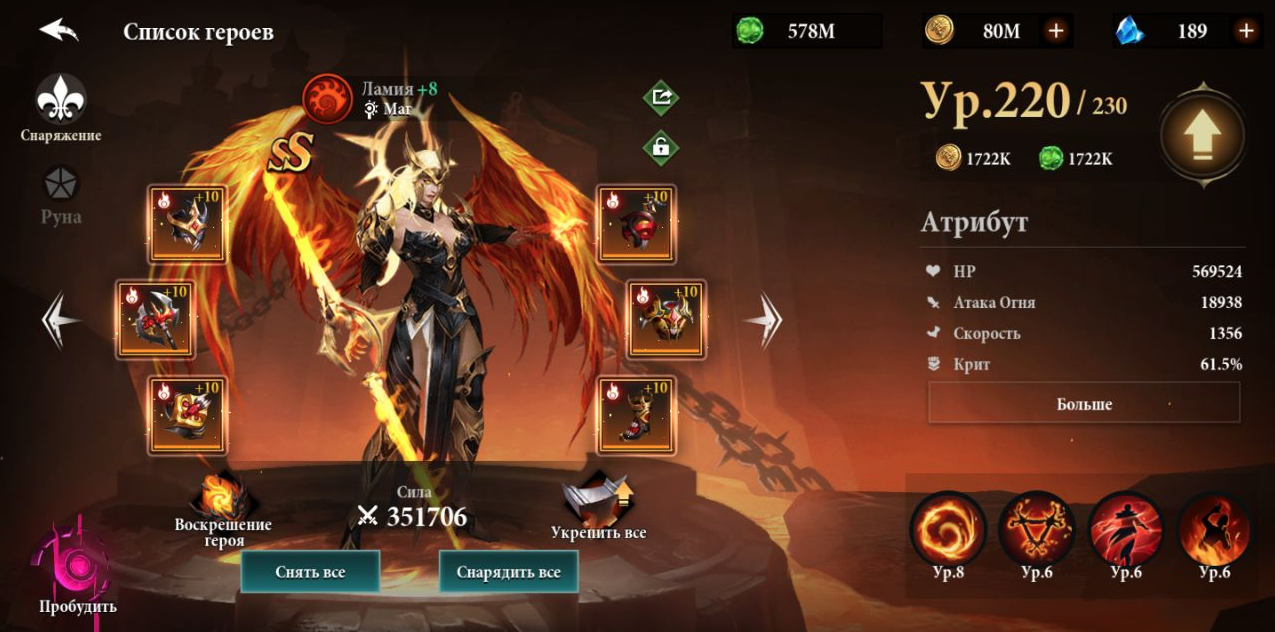This screenshot has width=1275, height=632.
Task: Click the green share icon
Action: (x=660, y=97)
